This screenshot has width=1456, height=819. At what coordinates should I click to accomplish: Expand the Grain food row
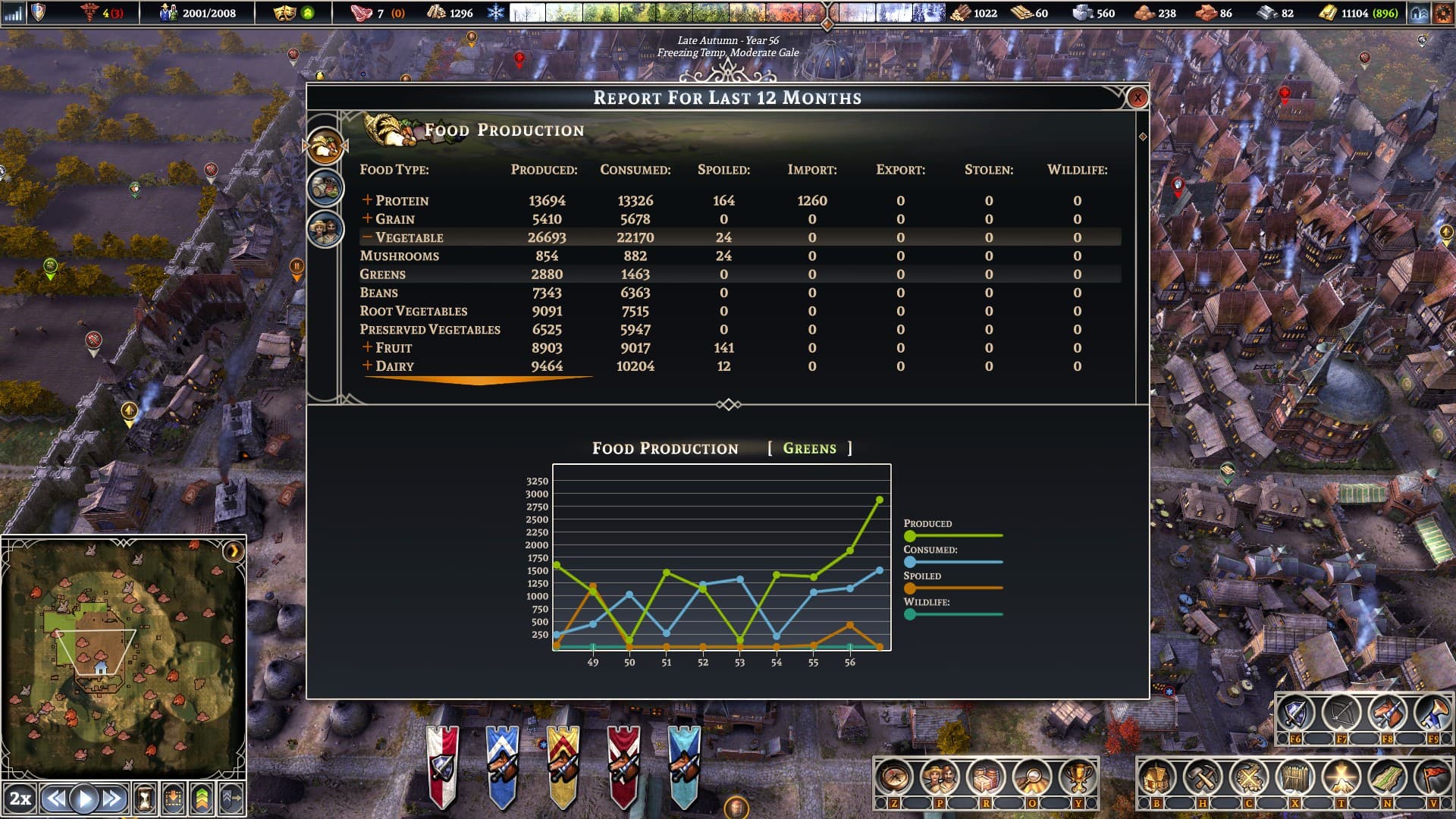pos(367,218)
